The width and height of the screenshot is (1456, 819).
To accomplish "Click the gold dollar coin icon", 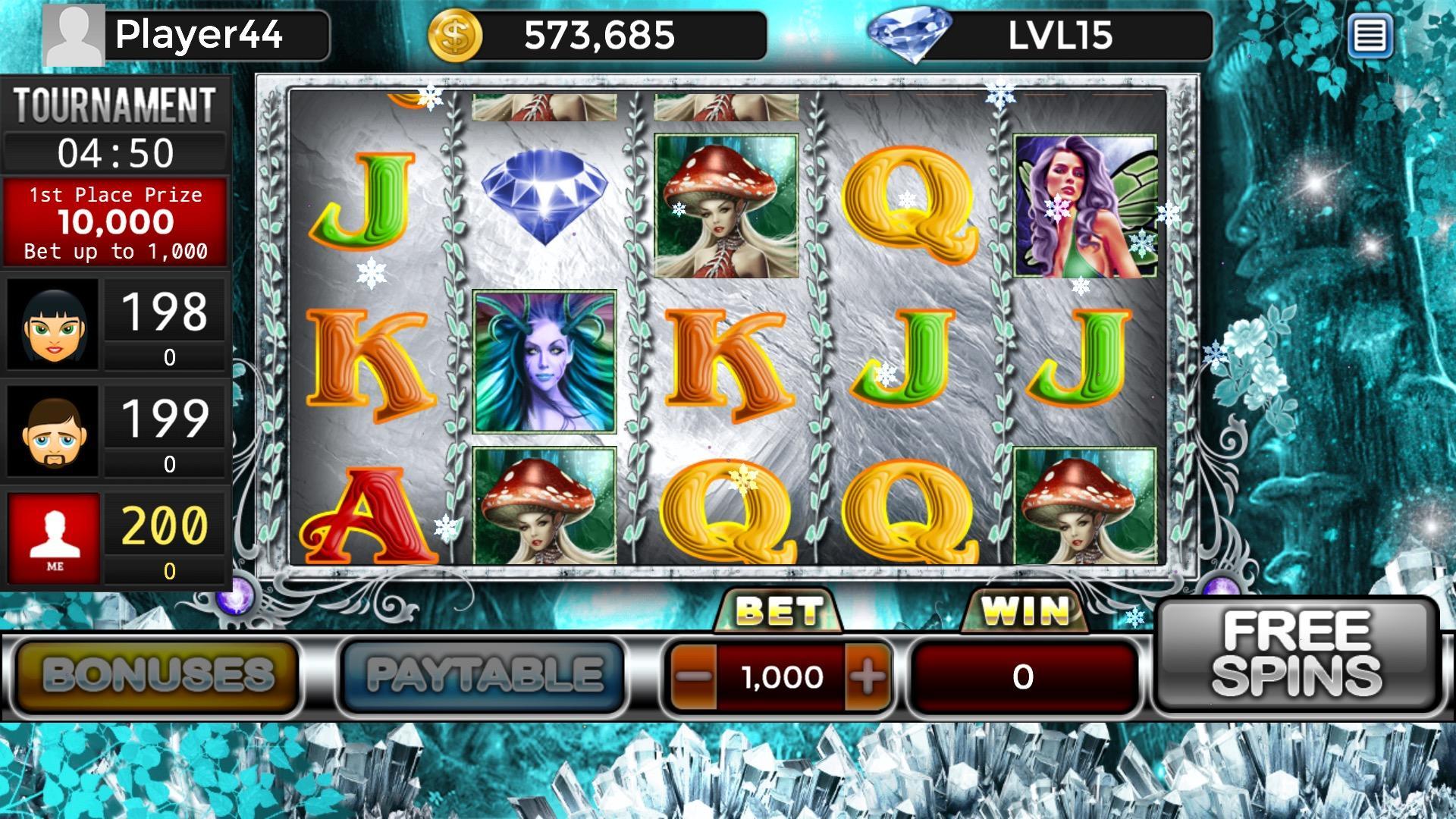I will pyautogui.click(x=455, y=34).
